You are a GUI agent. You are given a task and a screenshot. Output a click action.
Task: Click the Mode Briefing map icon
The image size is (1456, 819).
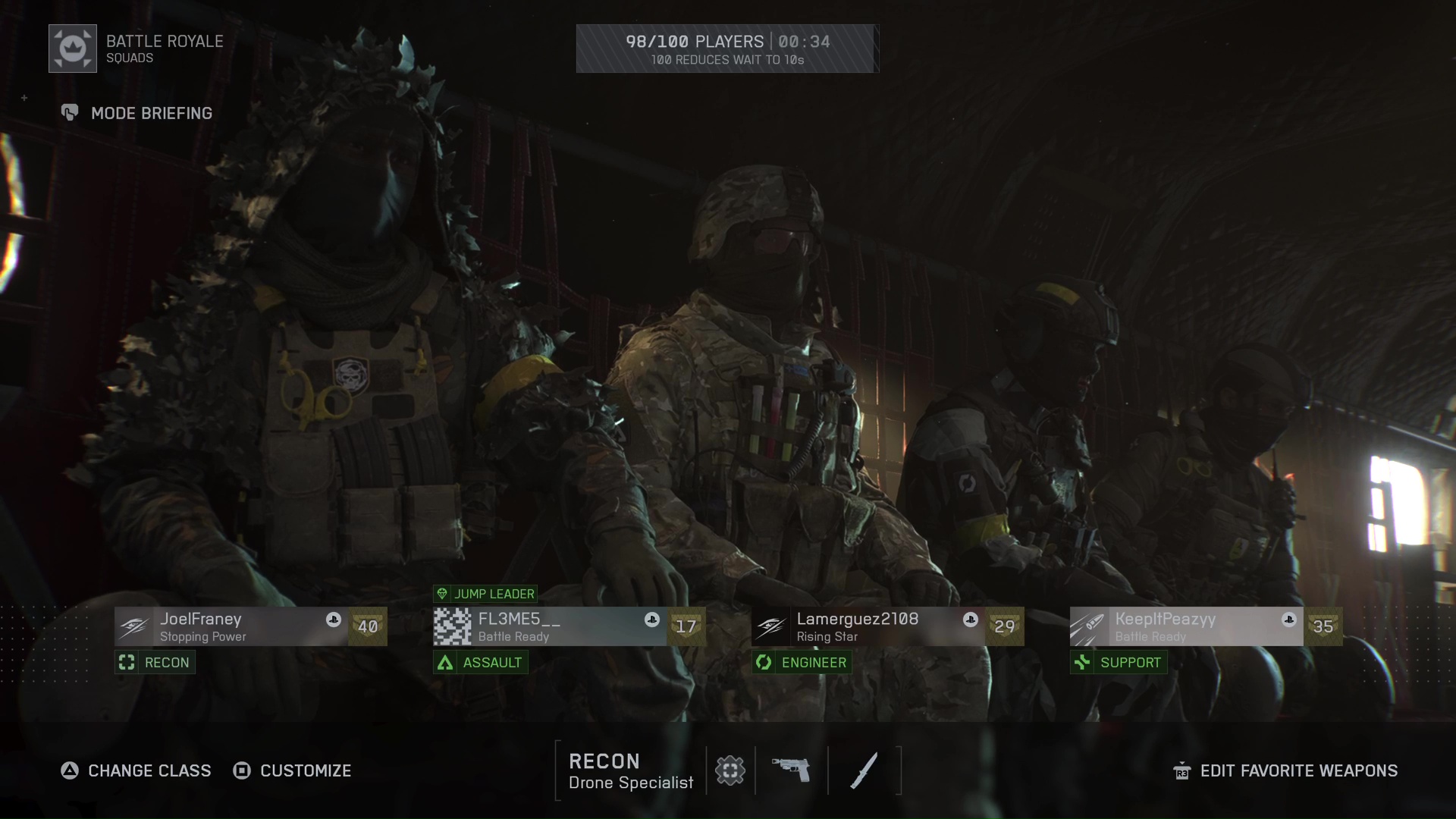click(70, 113)
